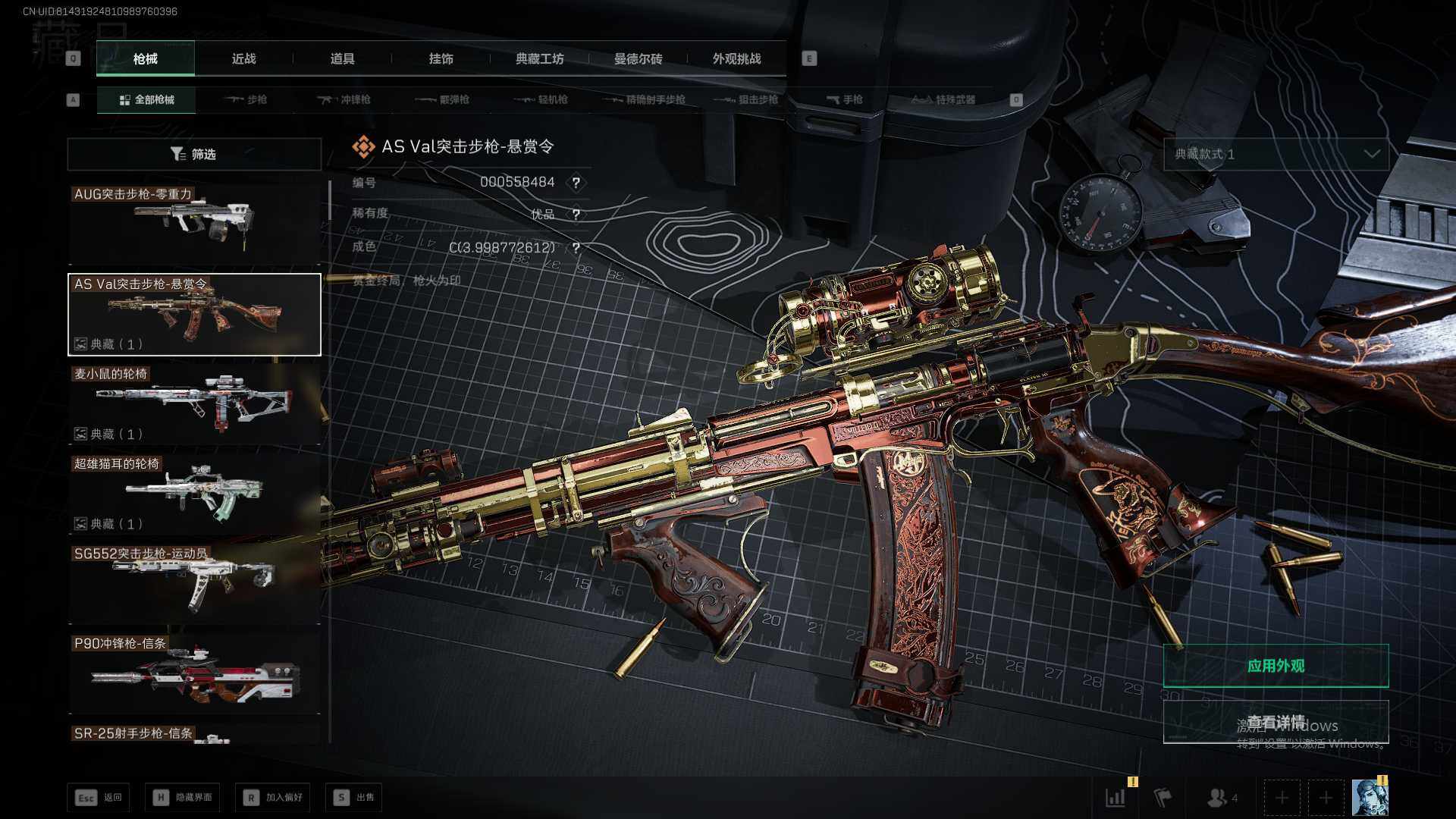
Task: Filter weapons by 冲锋枪 category
Action: (x=344, y=99)
